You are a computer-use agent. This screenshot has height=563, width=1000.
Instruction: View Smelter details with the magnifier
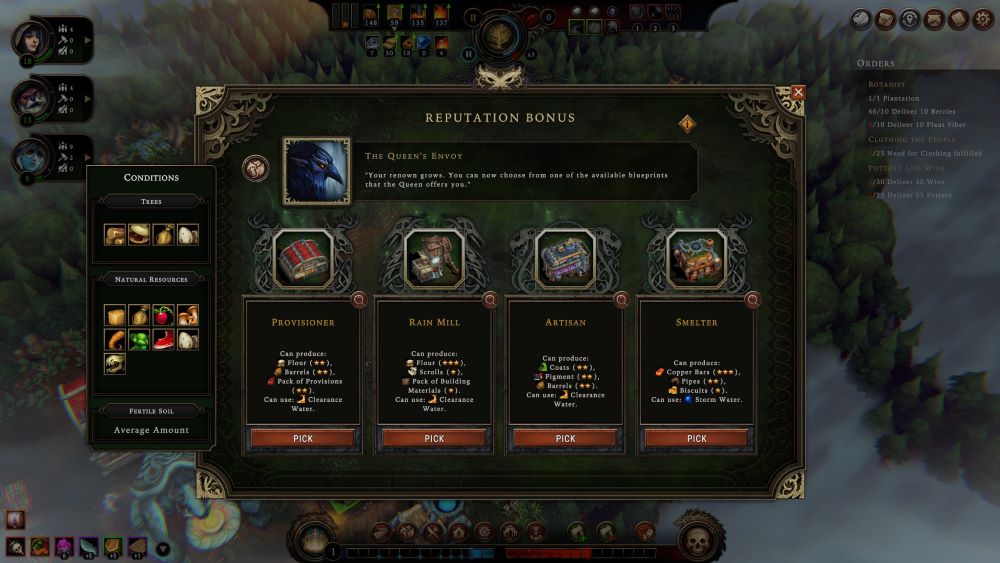tap(753, 299)
